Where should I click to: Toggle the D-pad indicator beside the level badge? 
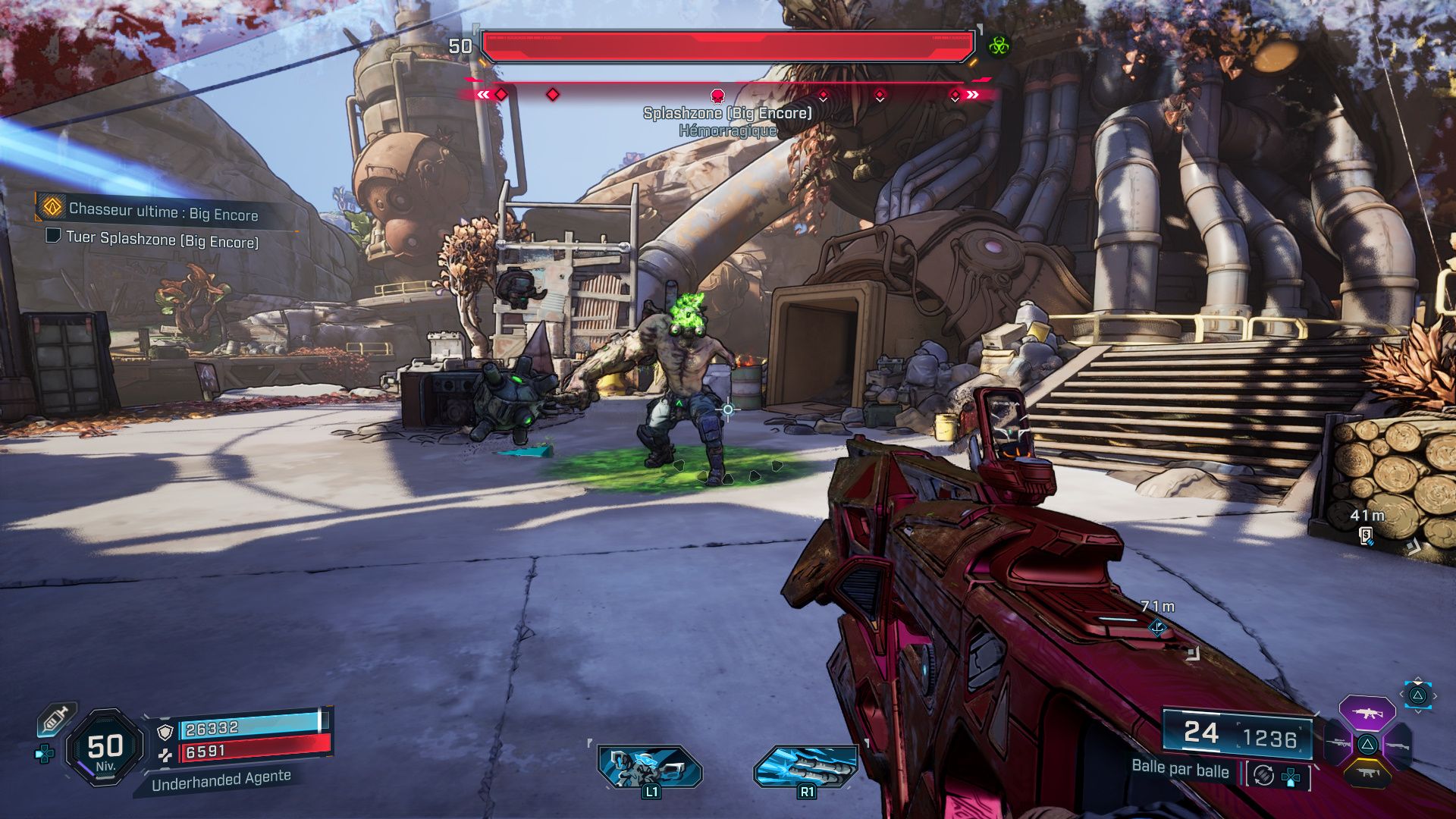45,753
